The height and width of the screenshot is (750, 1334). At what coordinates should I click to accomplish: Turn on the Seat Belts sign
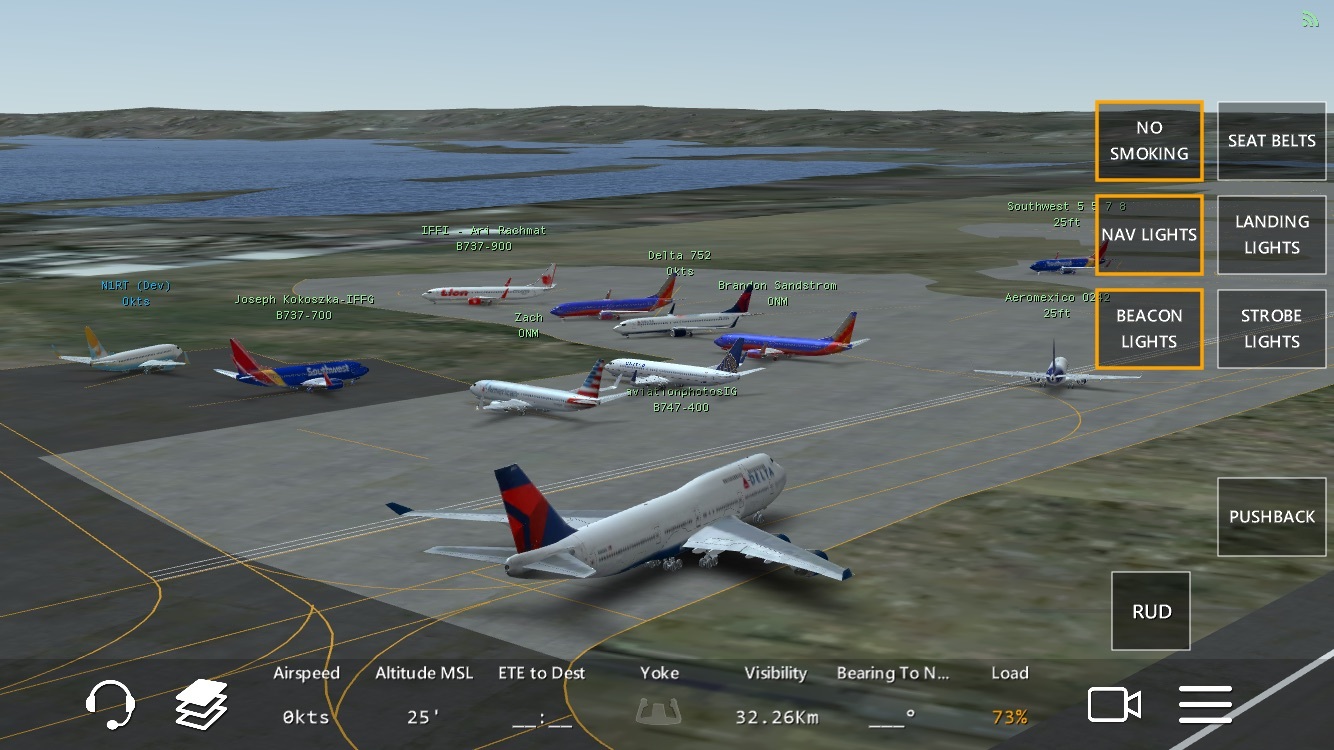coord(1271,141)
